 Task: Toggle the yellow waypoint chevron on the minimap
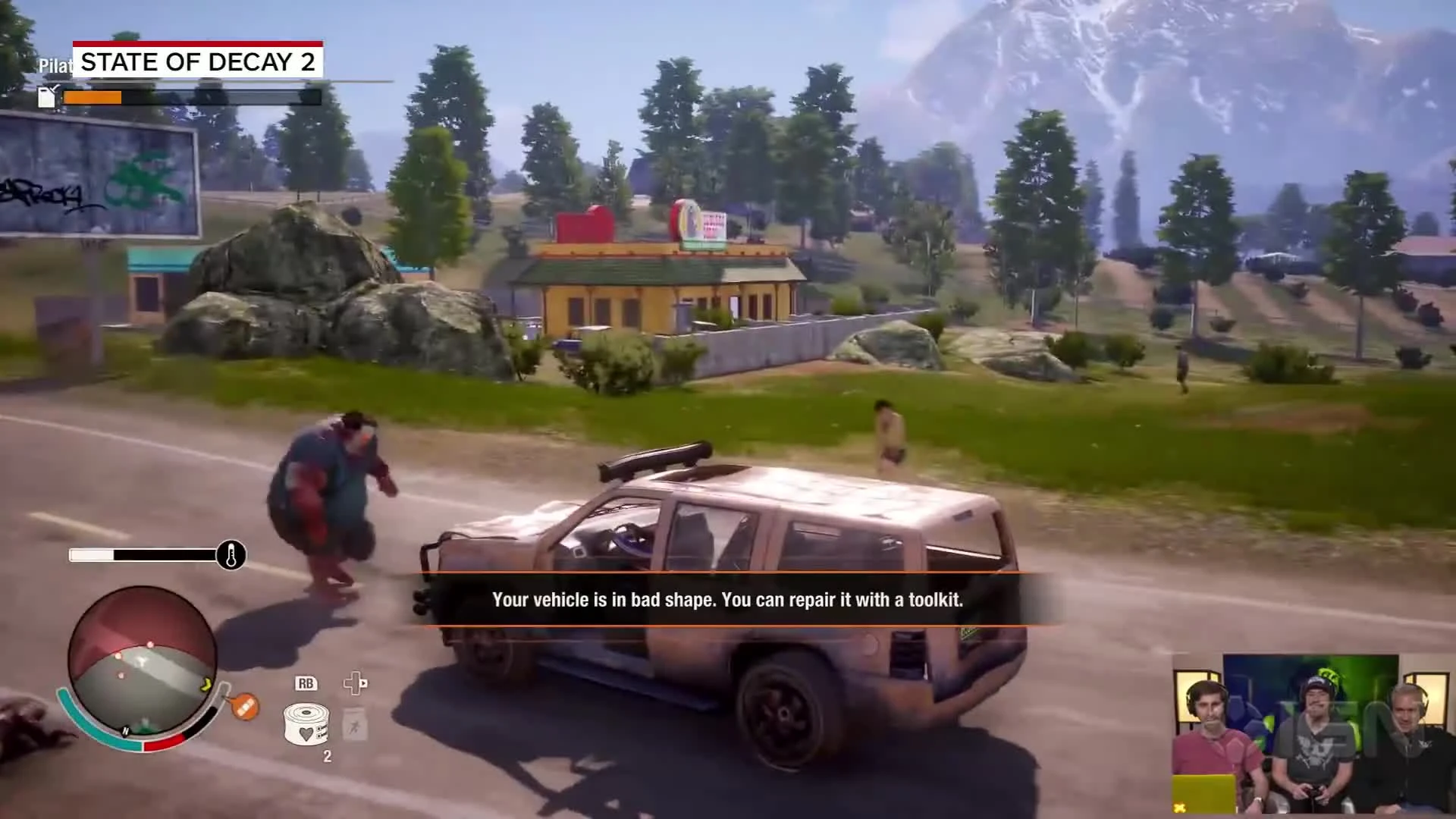coord(206,683)
